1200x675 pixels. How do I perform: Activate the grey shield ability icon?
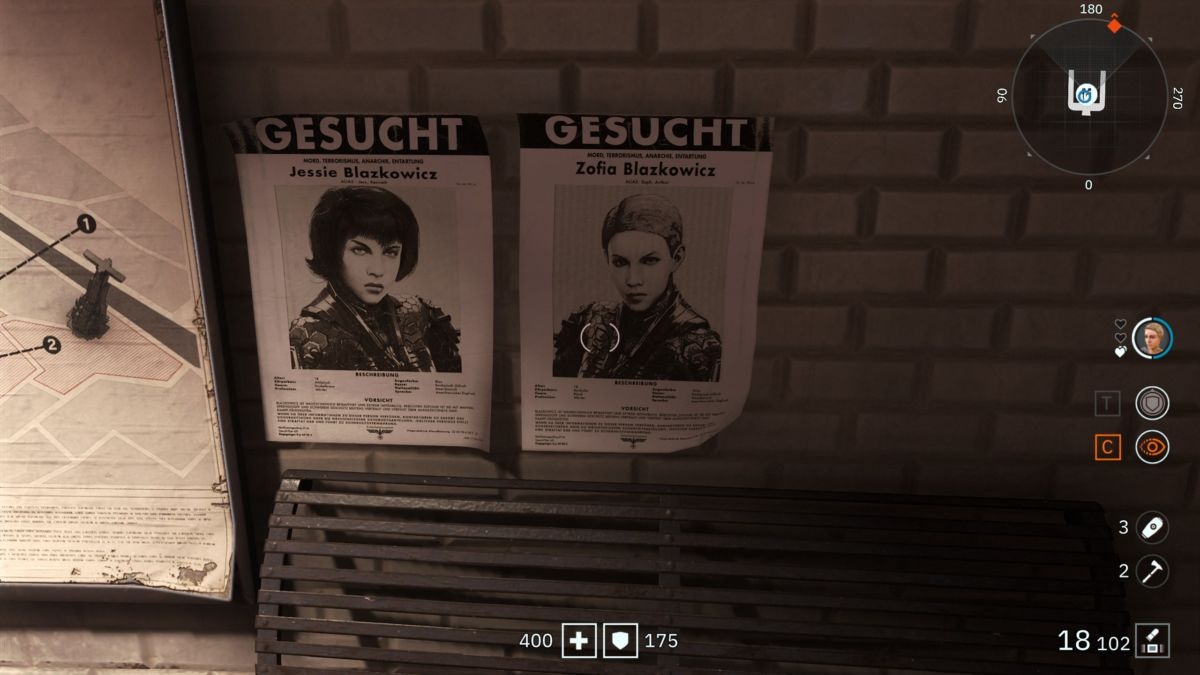[1152, 403]
